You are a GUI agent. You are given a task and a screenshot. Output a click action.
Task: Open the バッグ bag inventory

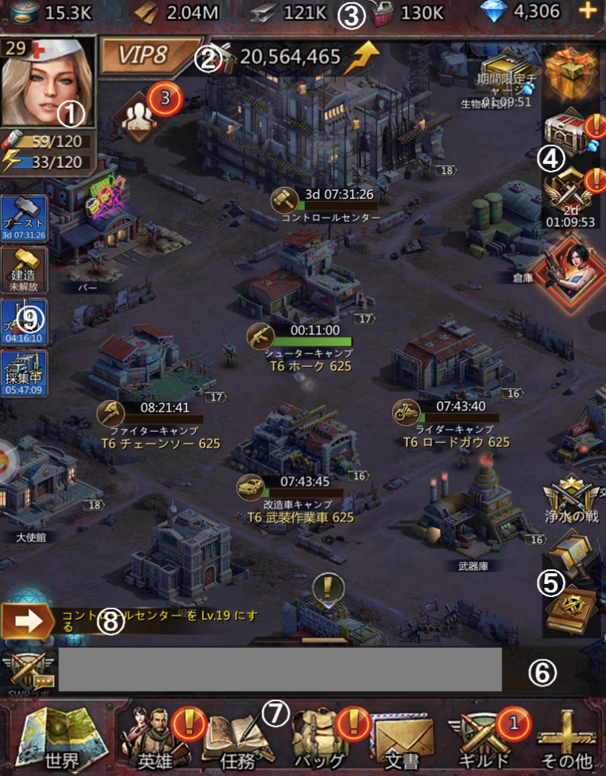(x=318, y=738)
